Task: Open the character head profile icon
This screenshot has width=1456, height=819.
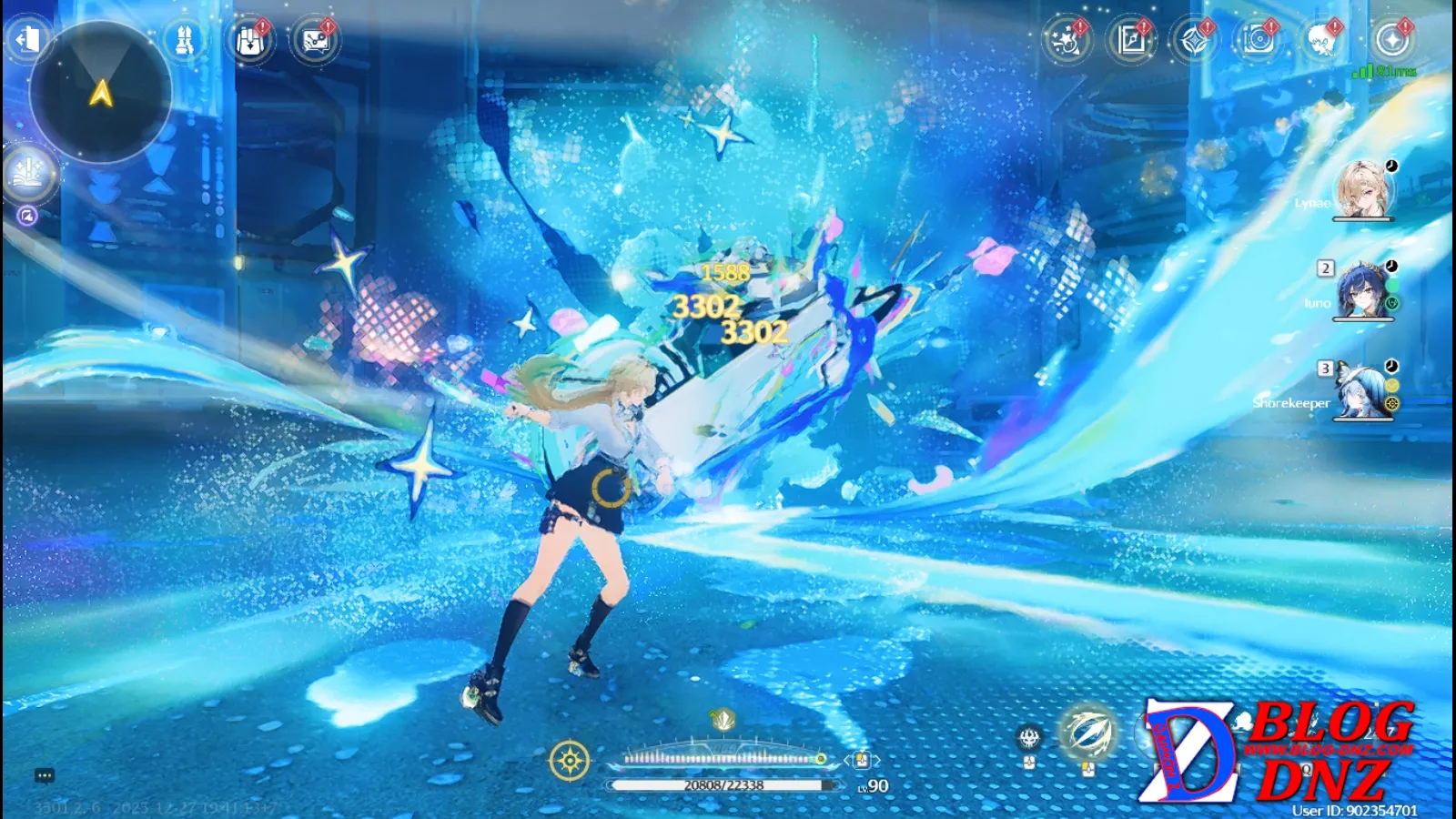Action: point(1321,40)
